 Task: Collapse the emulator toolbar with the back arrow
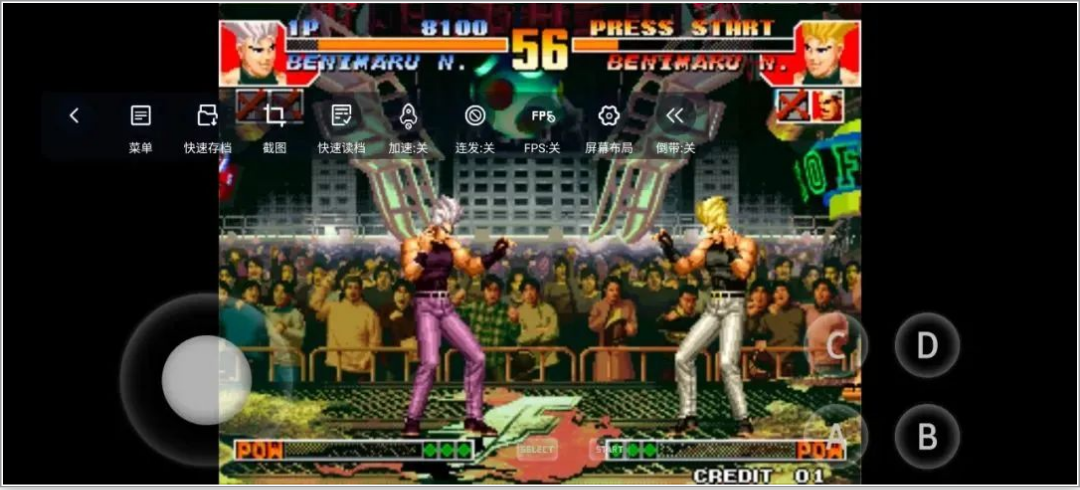point(74,116)
